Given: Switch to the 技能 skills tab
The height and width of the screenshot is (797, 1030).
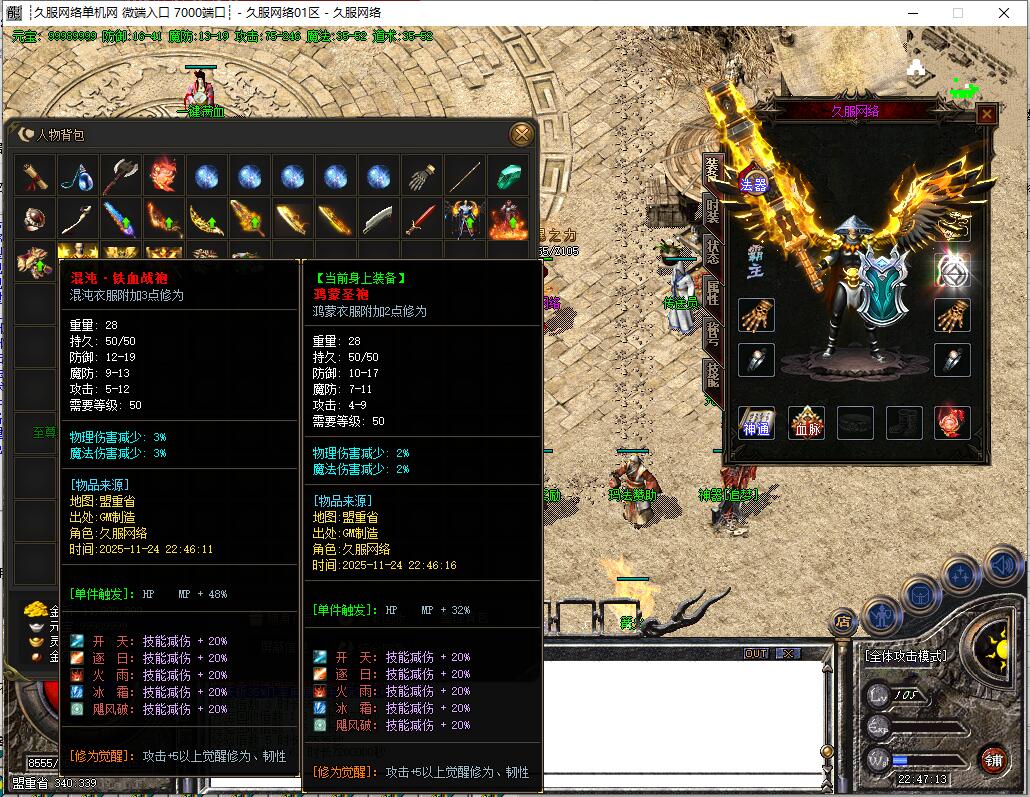Looking at the screenshot, I should 712,374.
